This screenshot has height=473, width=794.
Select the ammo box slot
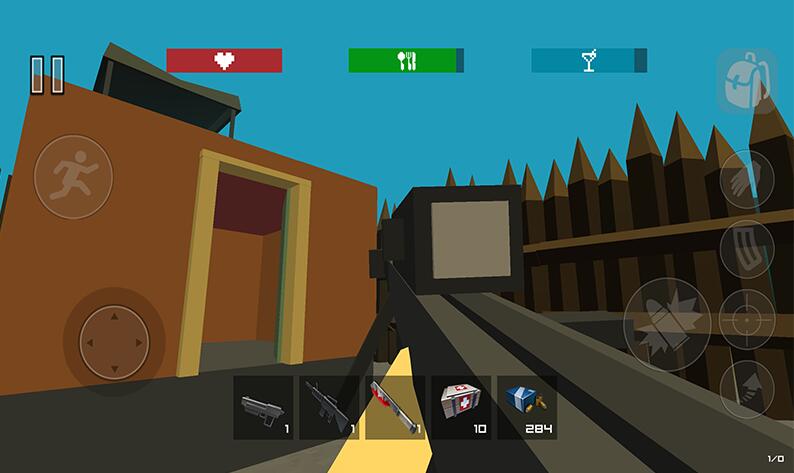point(527,407)
